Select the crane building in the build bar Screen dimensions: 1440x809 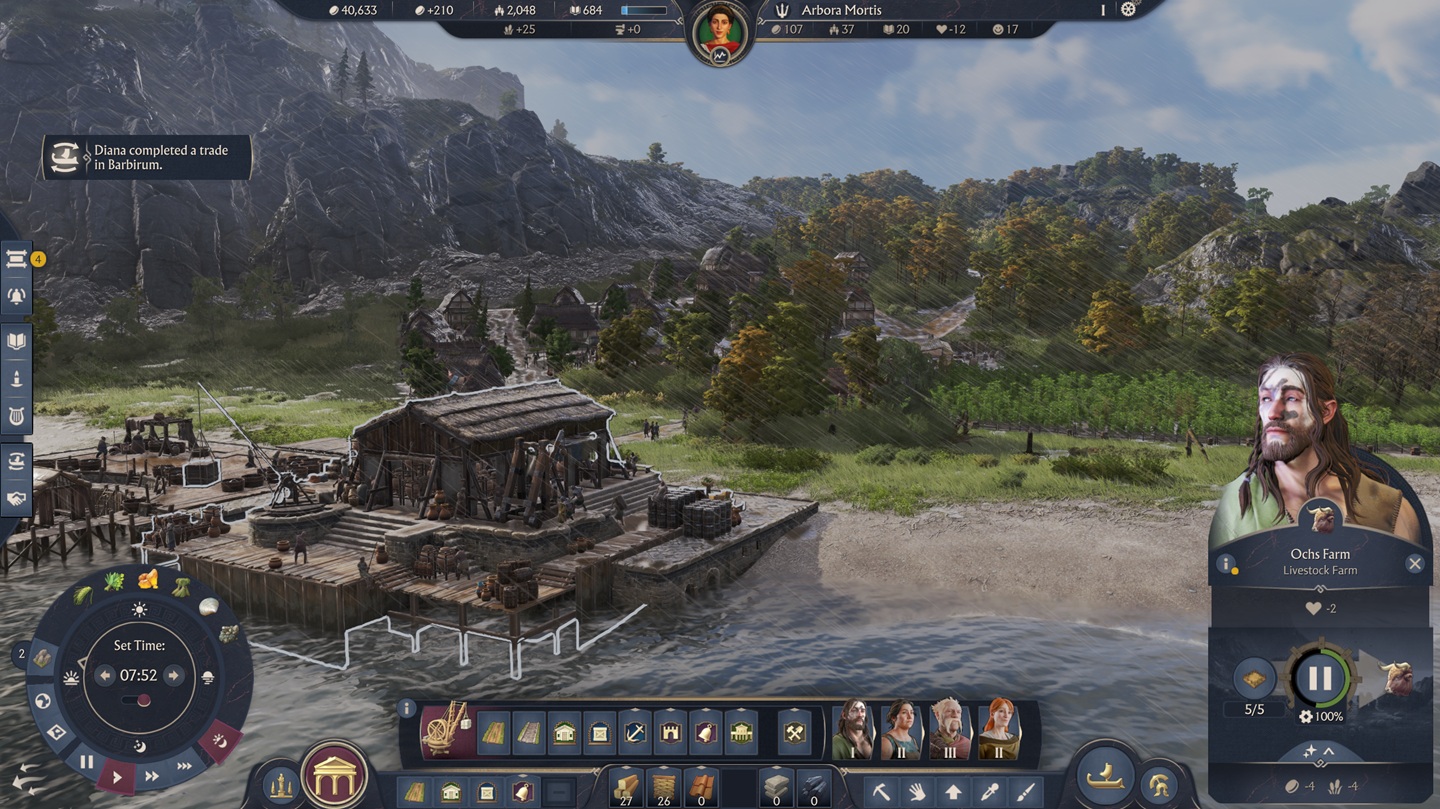point(446,731)
